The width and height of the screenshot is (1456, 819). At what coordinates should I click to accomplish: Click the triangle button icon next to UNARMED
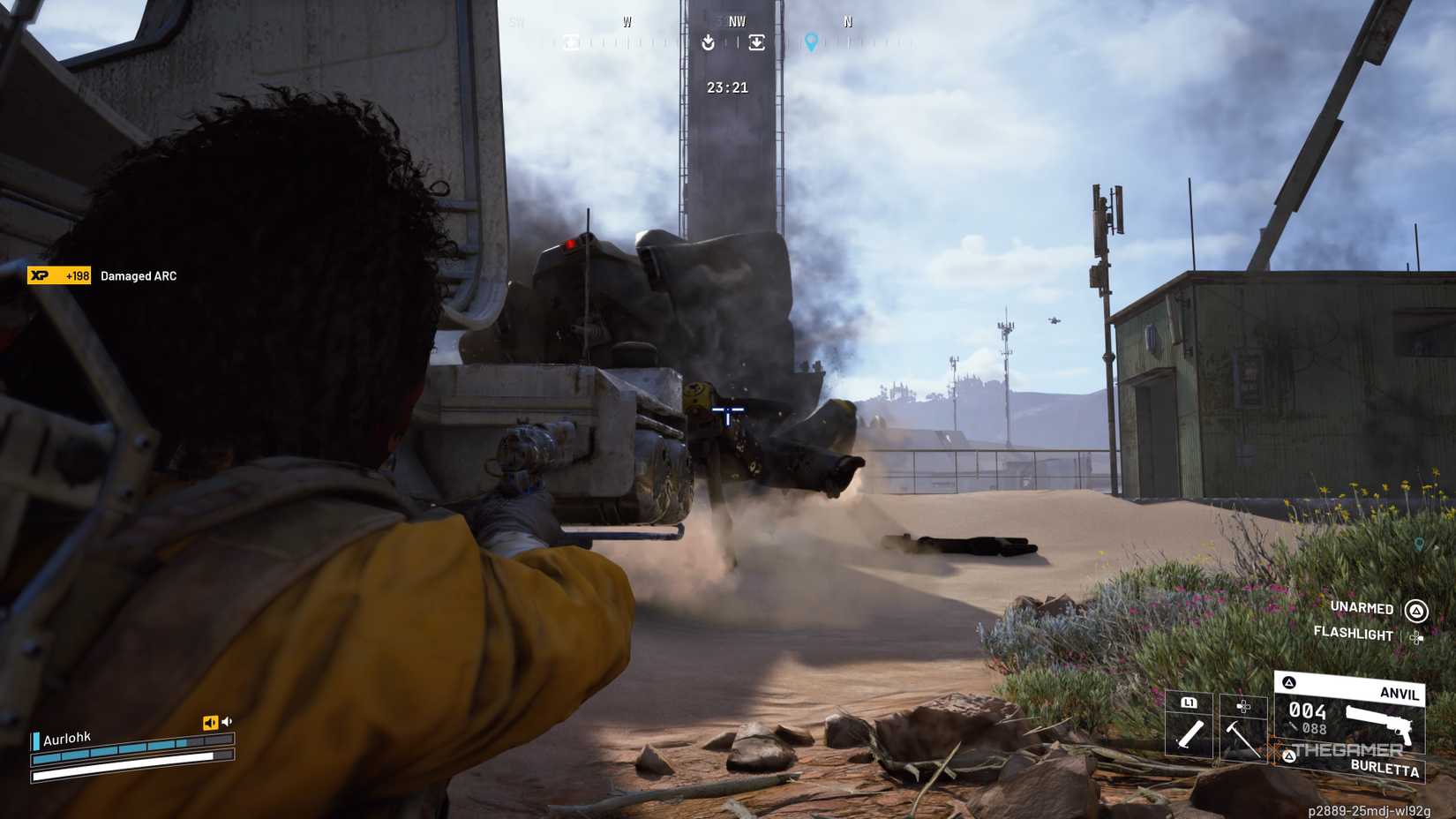coord(1415,609)
